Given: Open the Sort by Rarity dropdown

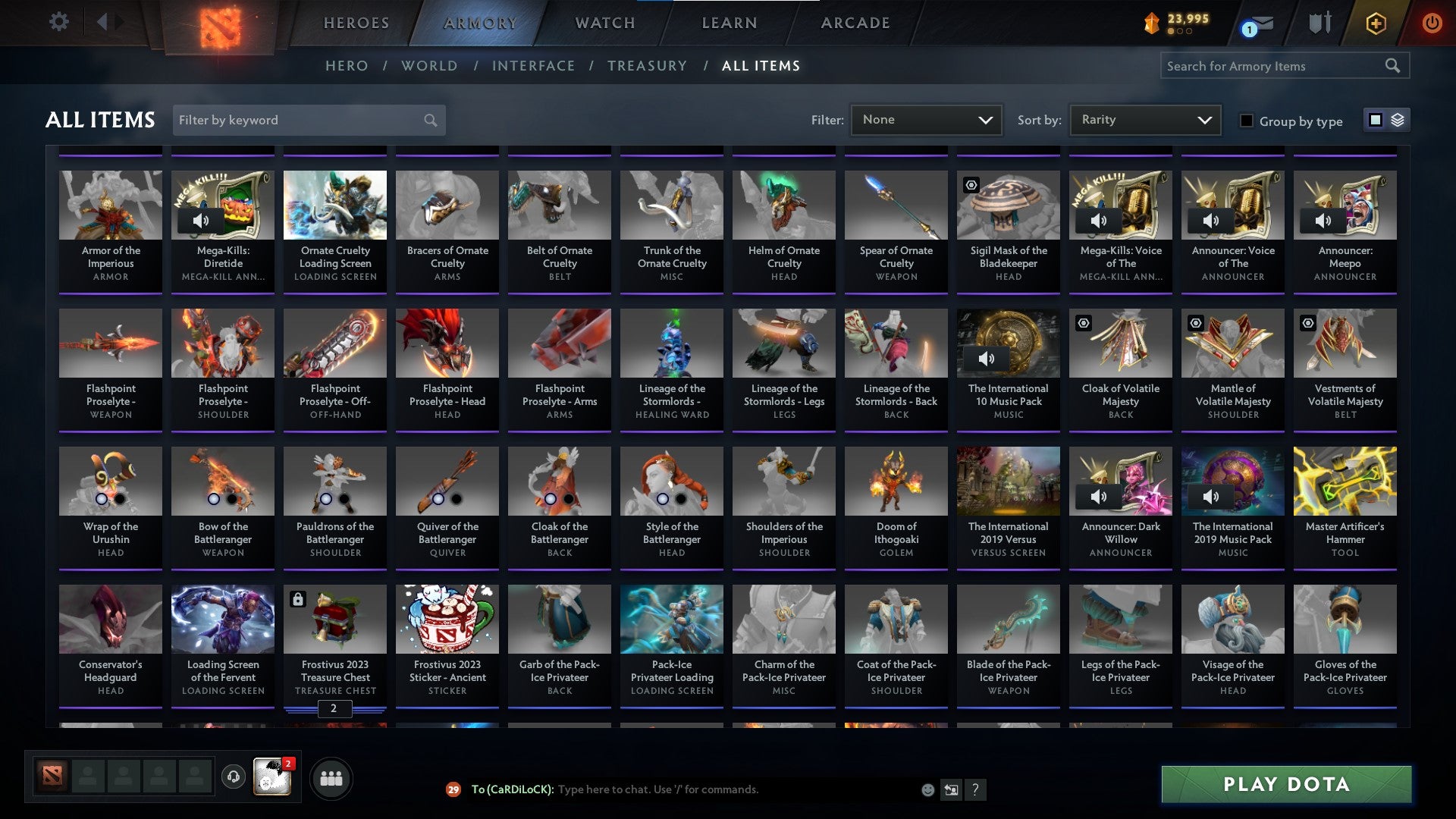Looking at the screenshot, I should click(1144, 120).
